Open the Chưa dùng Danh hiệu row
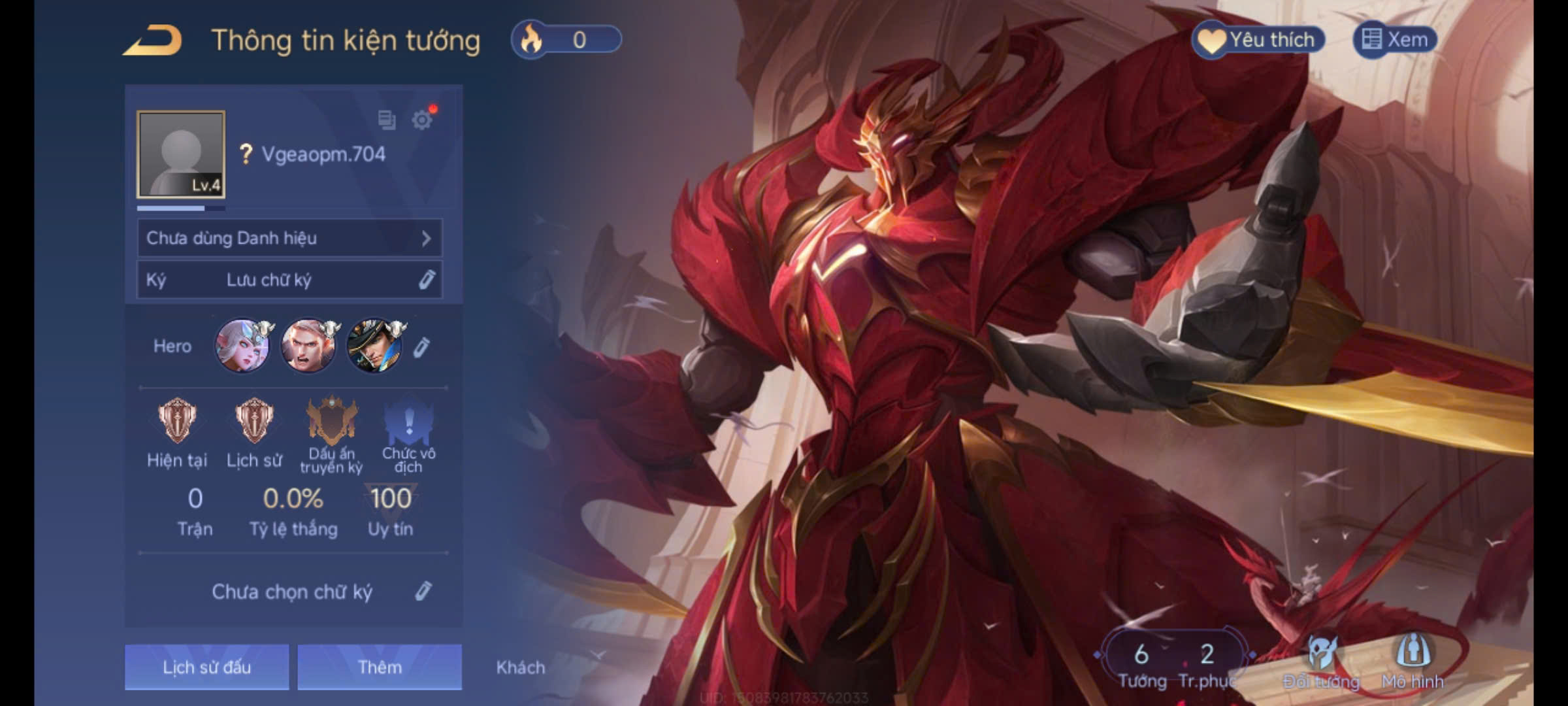 tap(289, 238)
